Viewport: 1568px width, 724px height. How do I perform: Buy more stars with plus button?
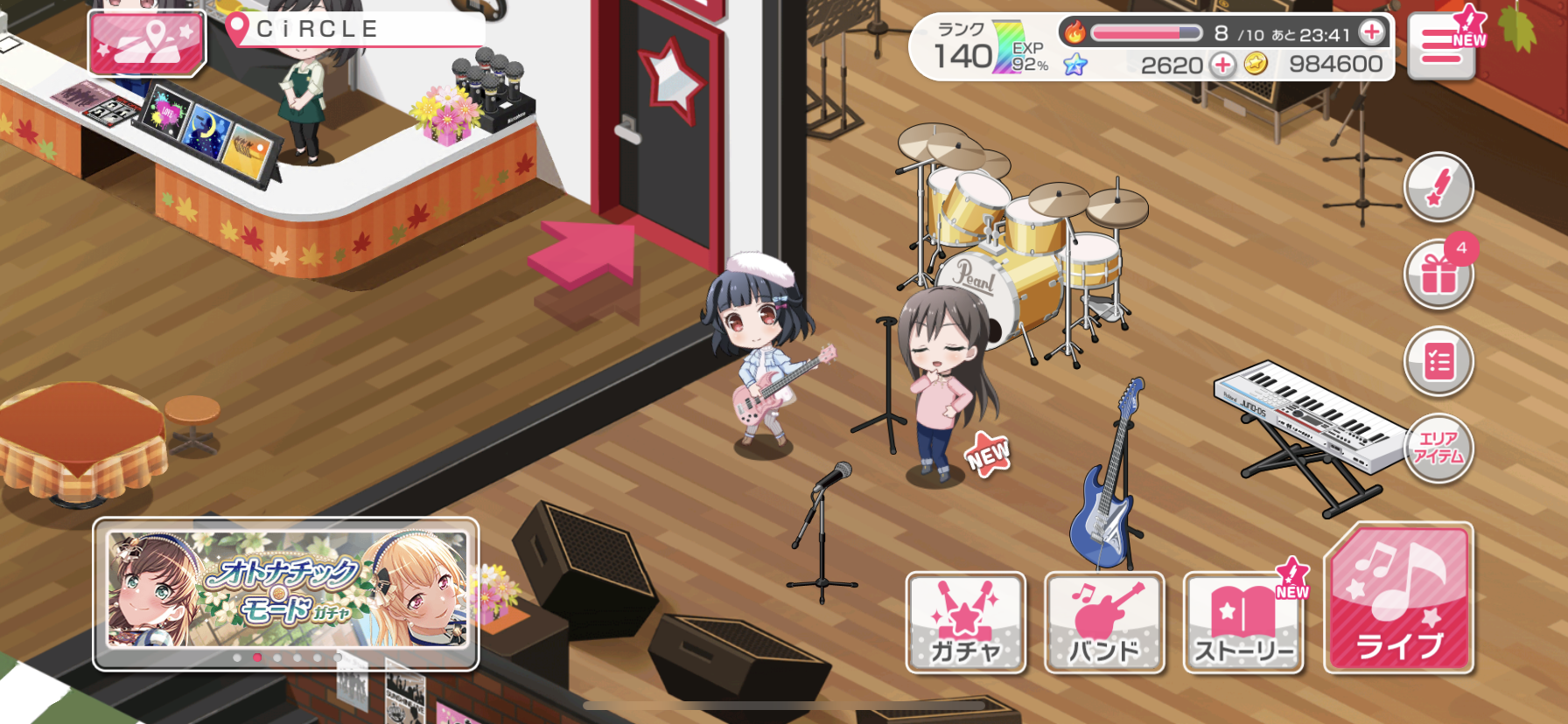click(x=1222, y=64)
